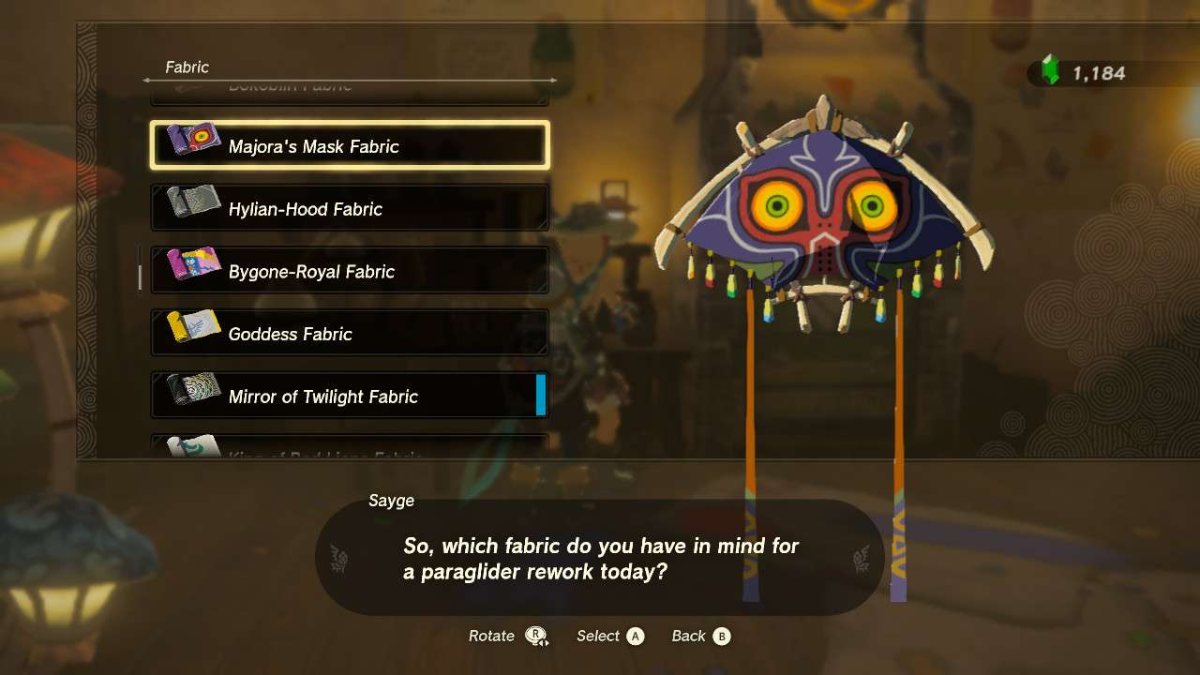The image size is (1200, 675).
Task: Choose Hylian-Hood Fabric from the list
Action: 349,208
